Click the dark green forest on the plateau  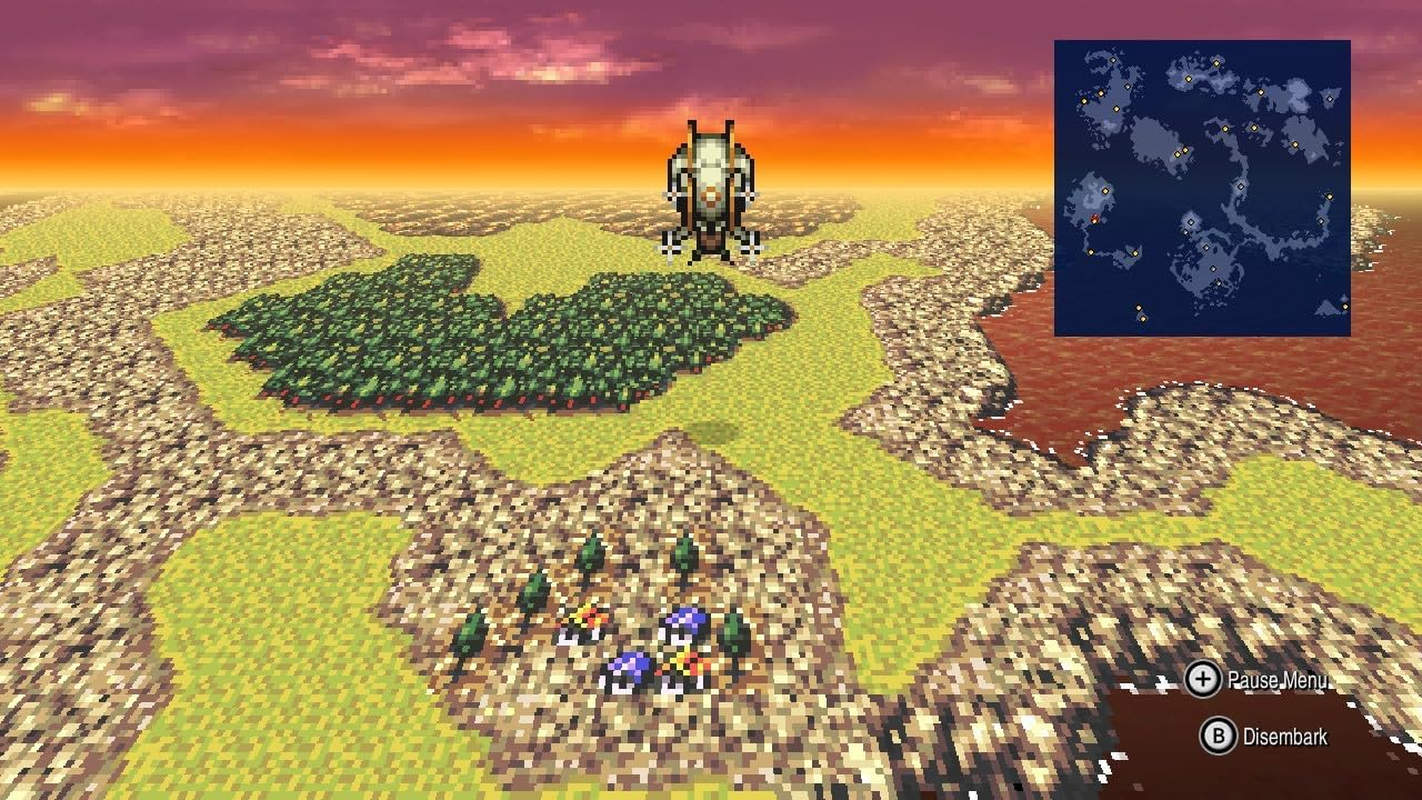tap(480, 330)
